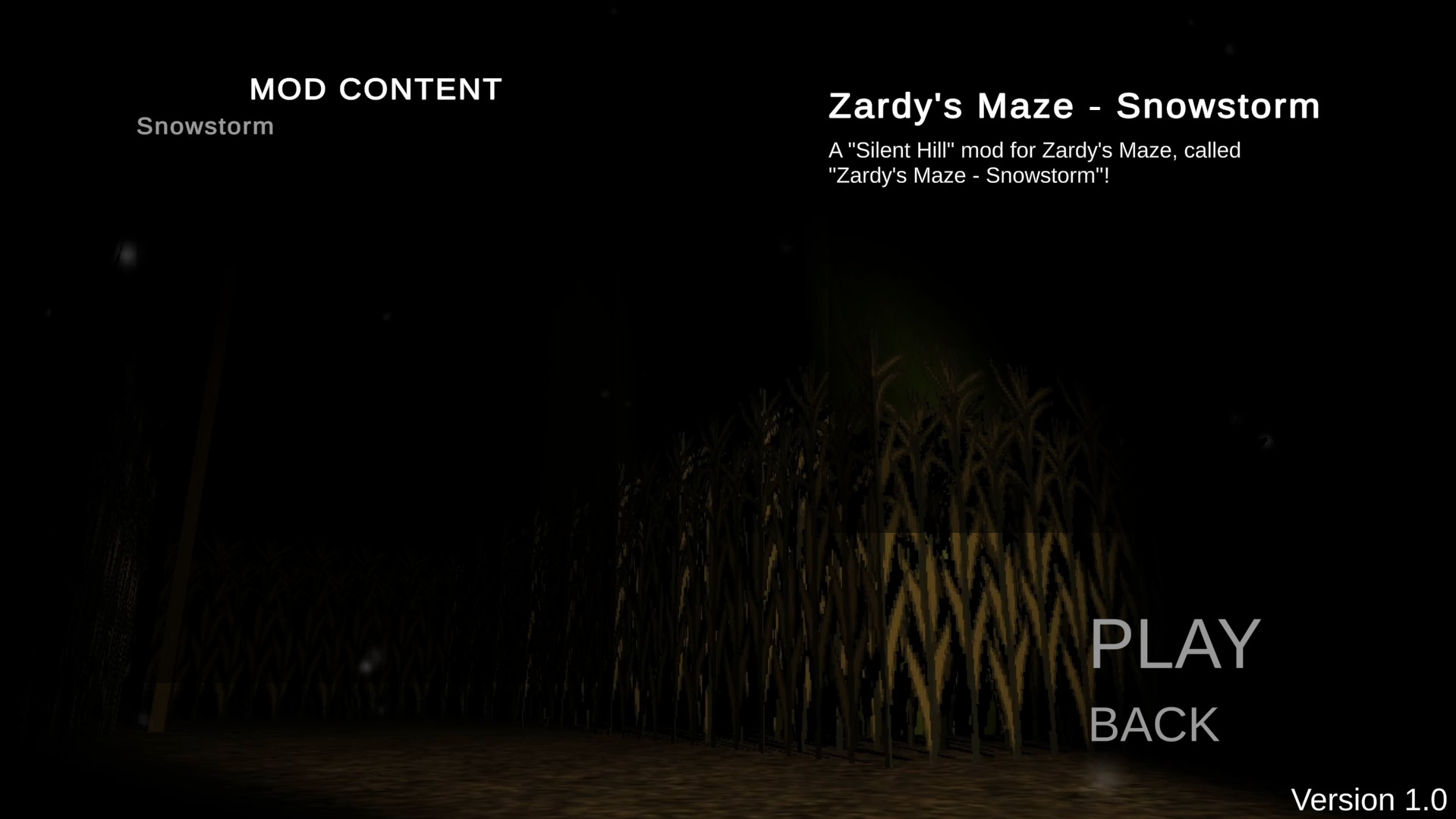Select the Snowstorm mod from the list
The image size is (1456, 819).
coord(205,125)
